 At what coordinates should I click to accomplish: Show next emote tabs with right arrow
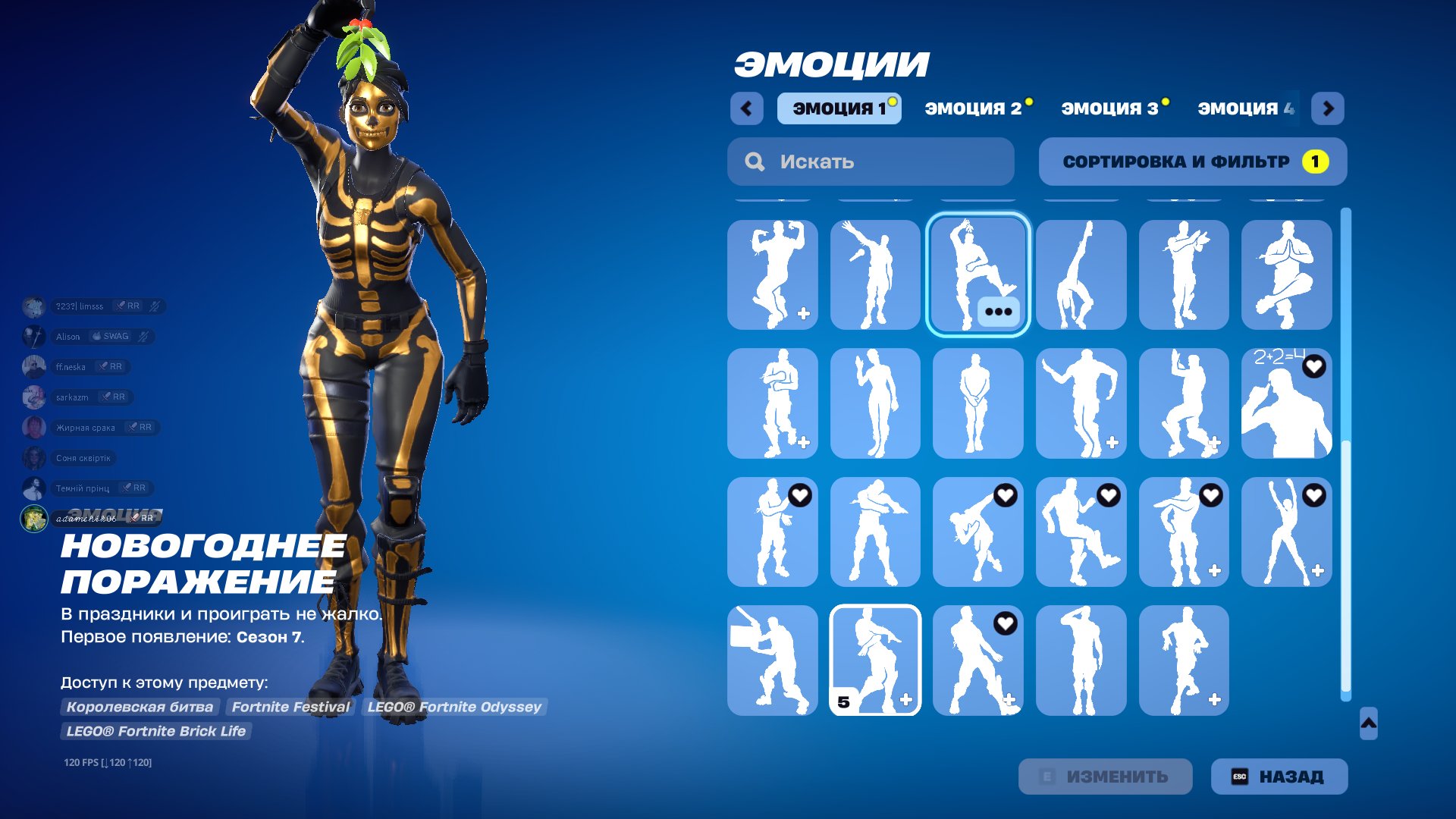pos(1328,108)
